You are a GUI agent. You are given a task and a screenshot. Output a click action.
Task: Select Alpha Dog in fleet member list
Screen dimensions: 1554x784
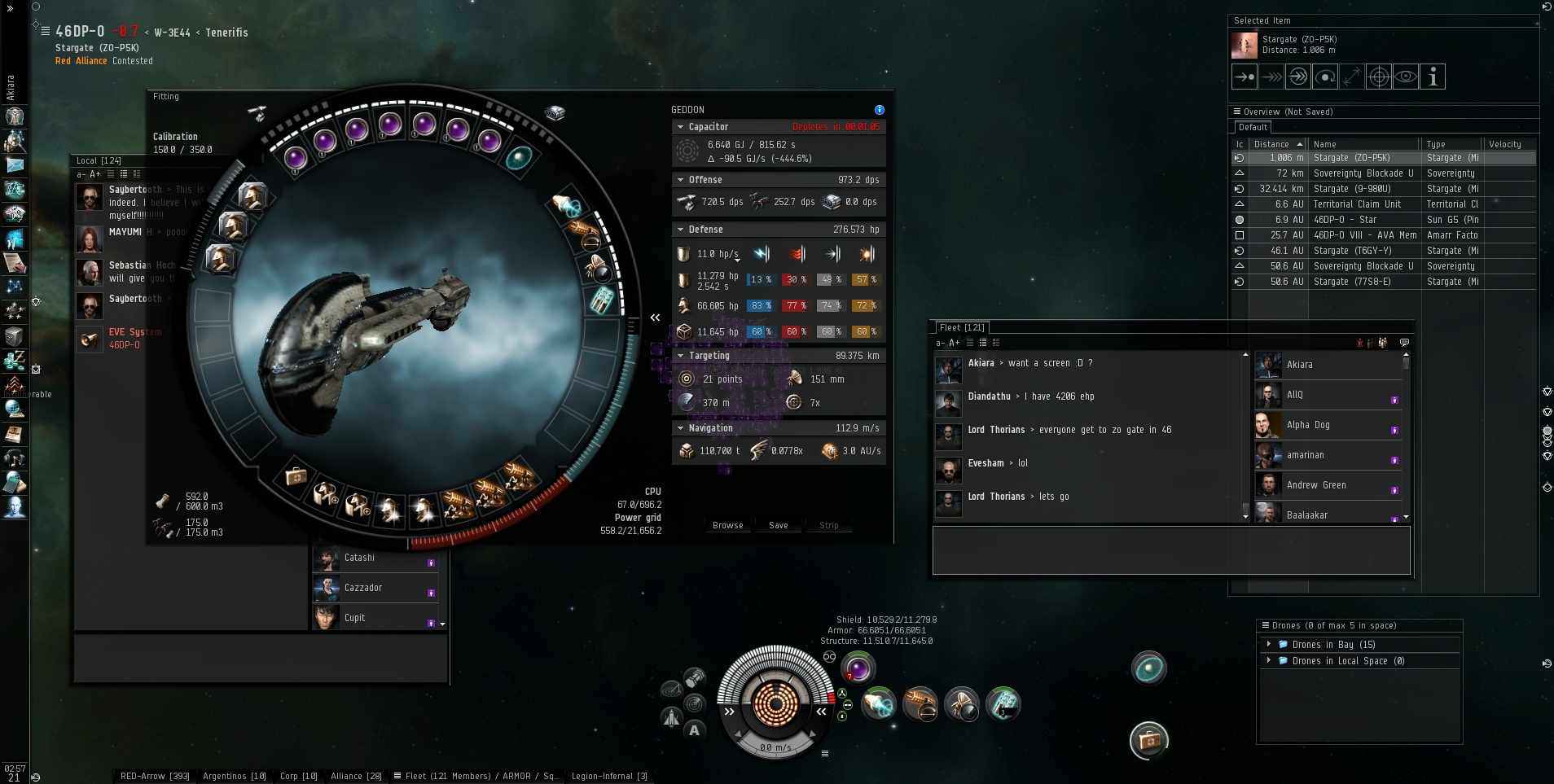coord(1308,425)
